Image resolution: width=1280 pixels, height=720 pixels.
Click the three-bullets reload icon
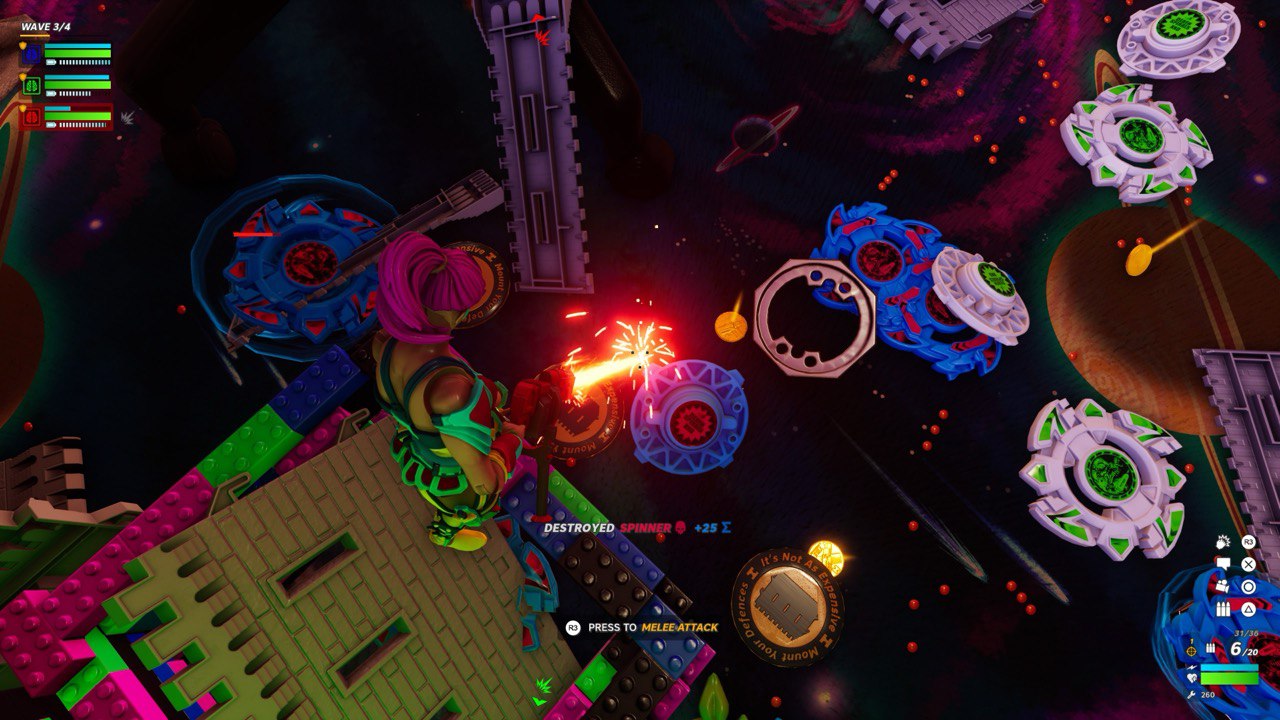(1223, 608)
